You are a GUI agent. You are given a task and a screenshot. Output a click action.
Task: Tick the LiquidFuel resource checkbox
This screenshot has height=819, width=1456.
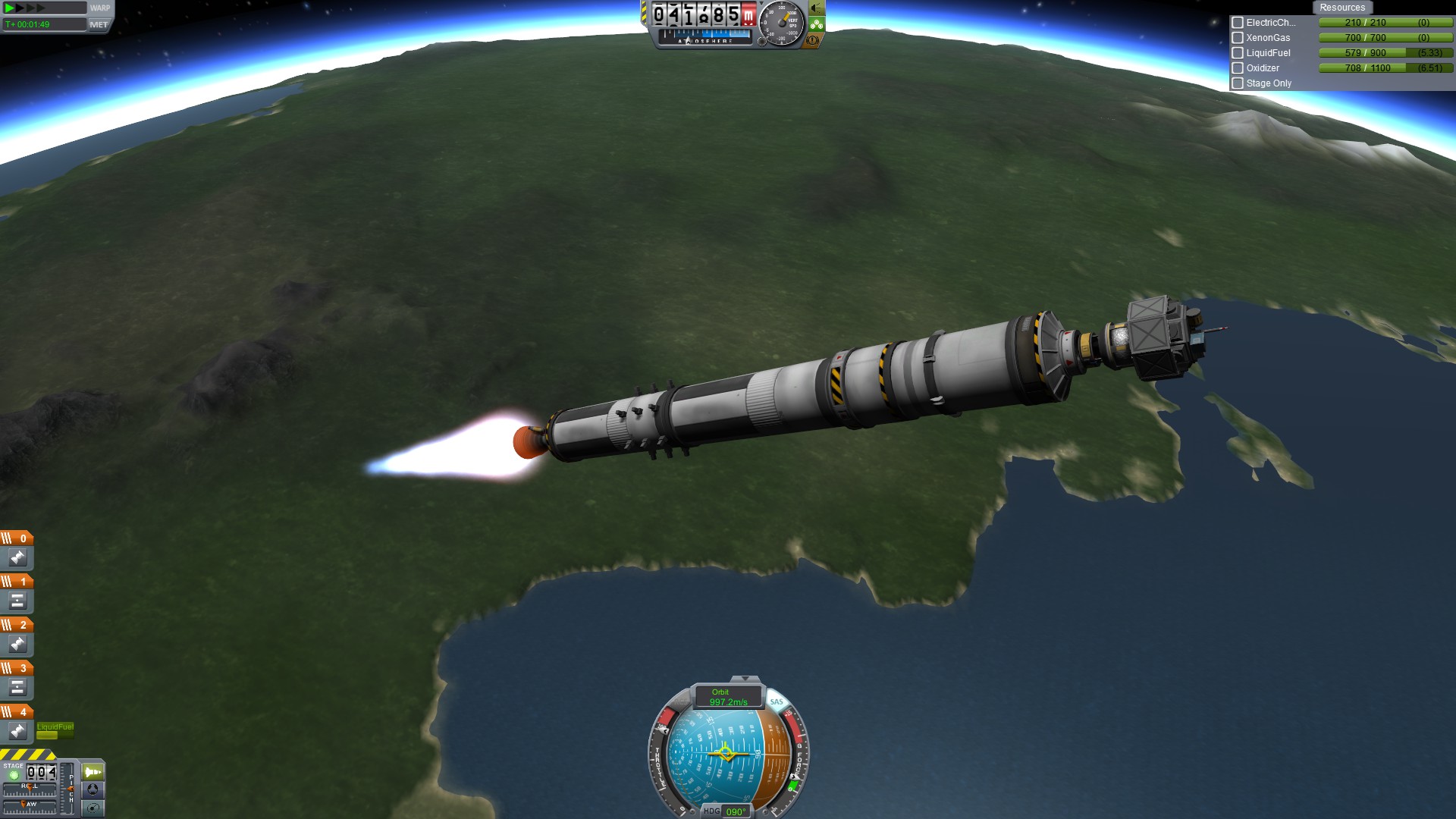click(1238, 53)
